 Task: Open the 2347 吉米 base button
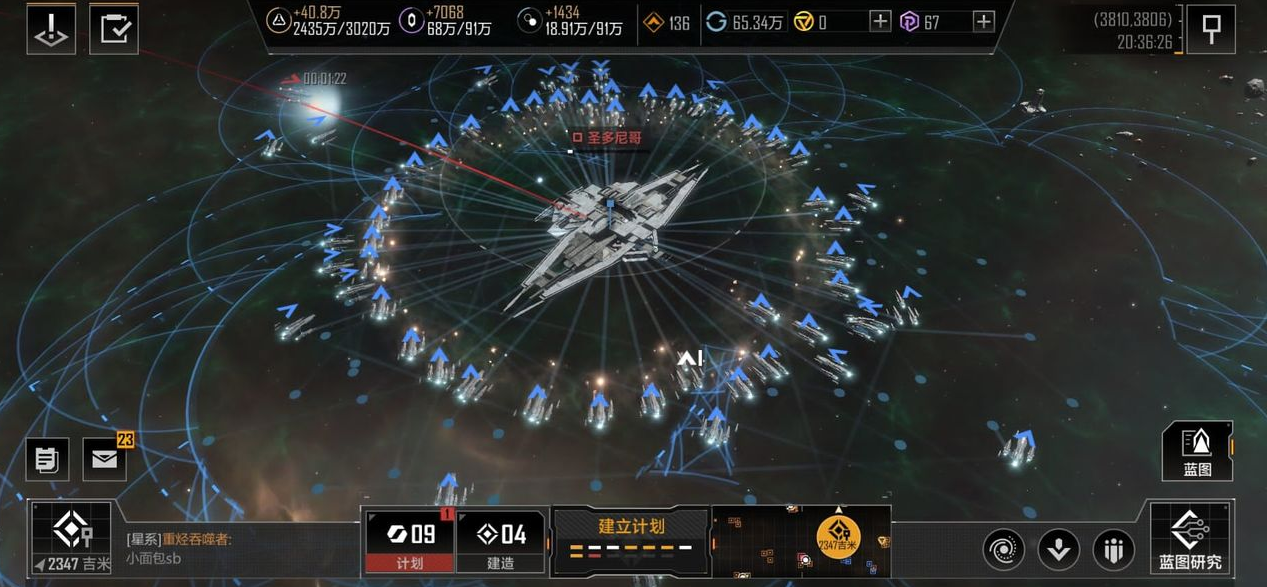click(x=71, y=538)
